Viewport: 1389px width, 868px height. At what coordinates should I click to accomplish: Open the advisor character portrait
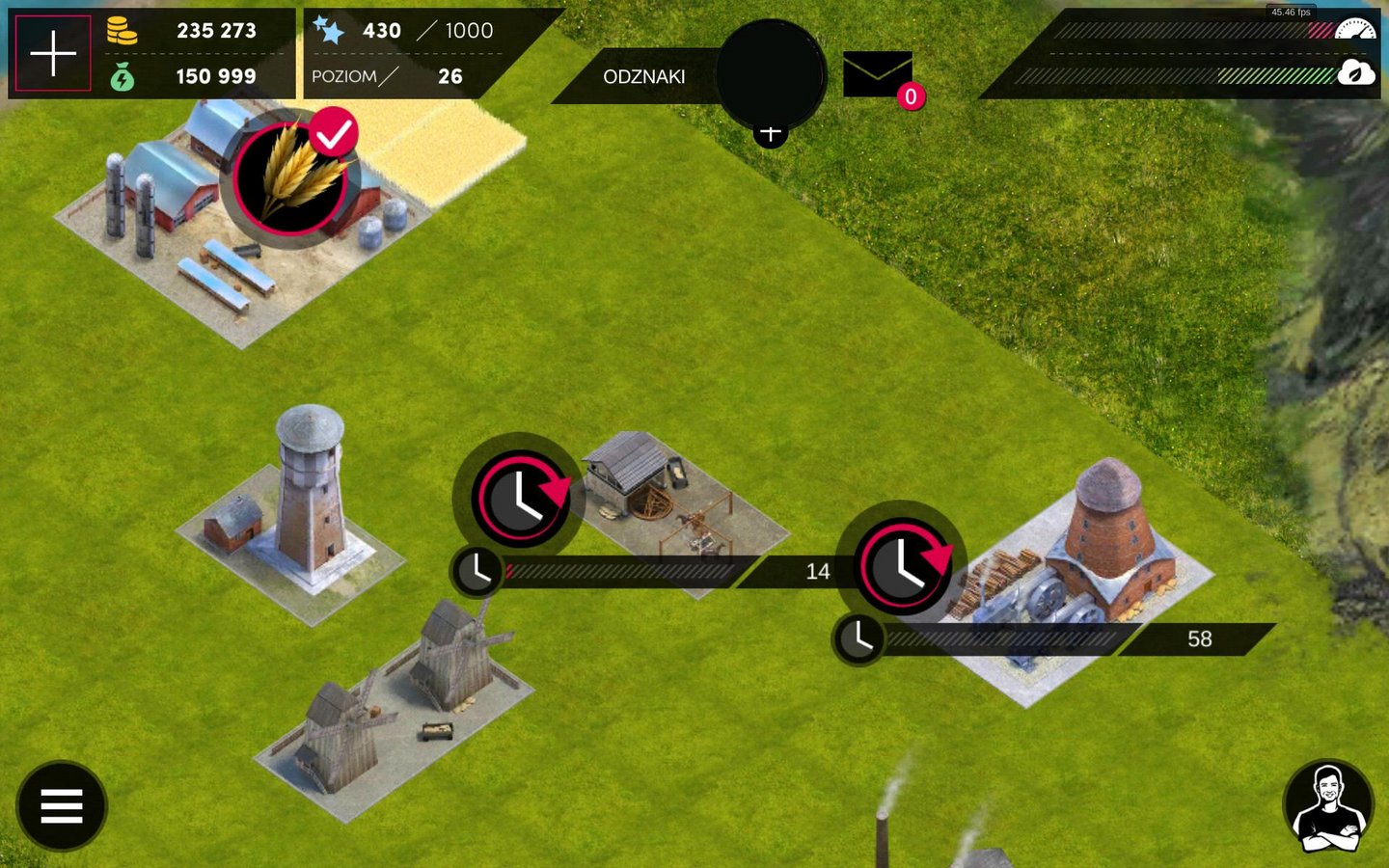tap(1328, 806)
